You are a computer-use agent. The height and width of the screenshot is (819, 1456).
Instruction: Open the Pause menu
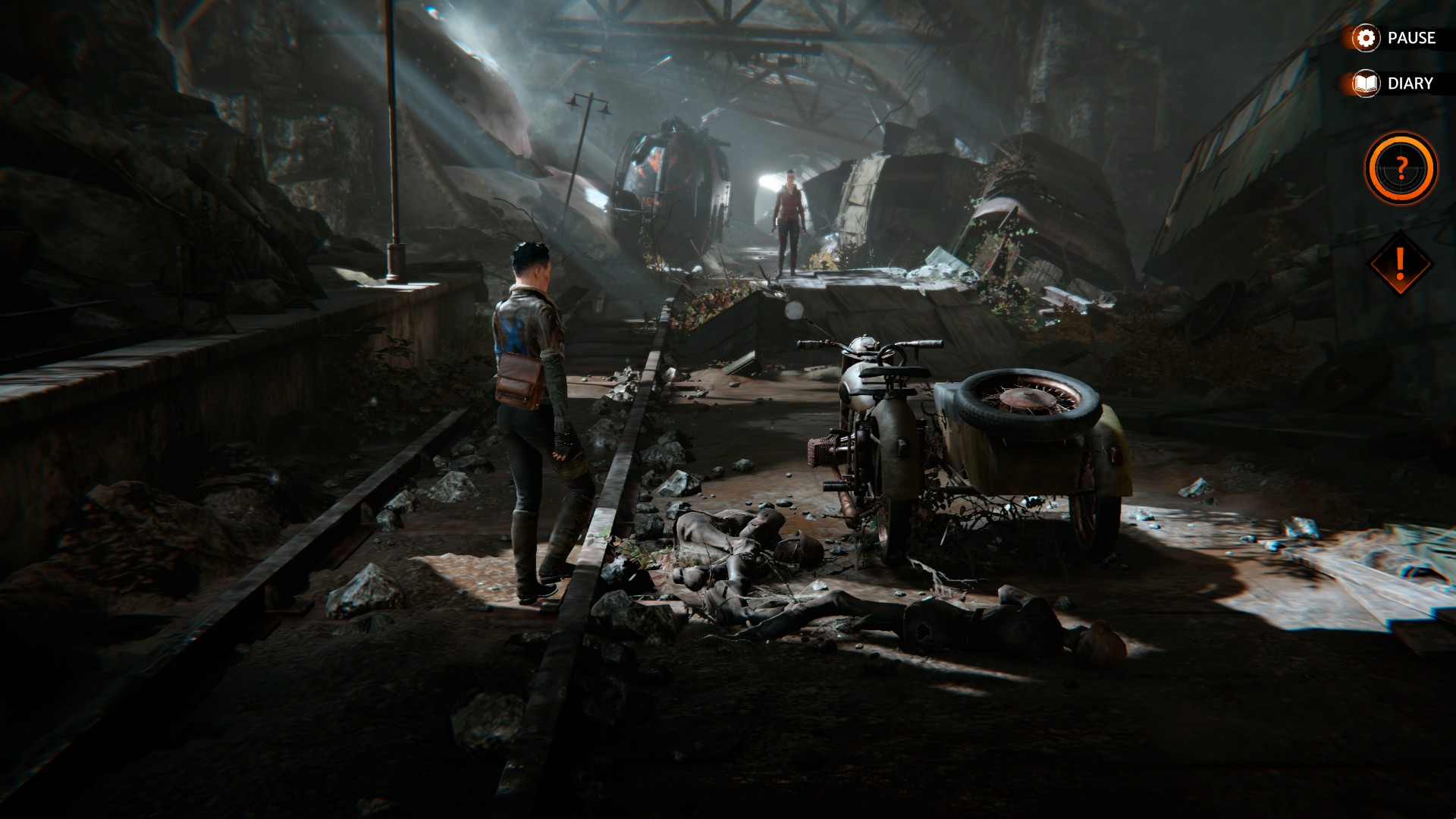click(1395, 38)
